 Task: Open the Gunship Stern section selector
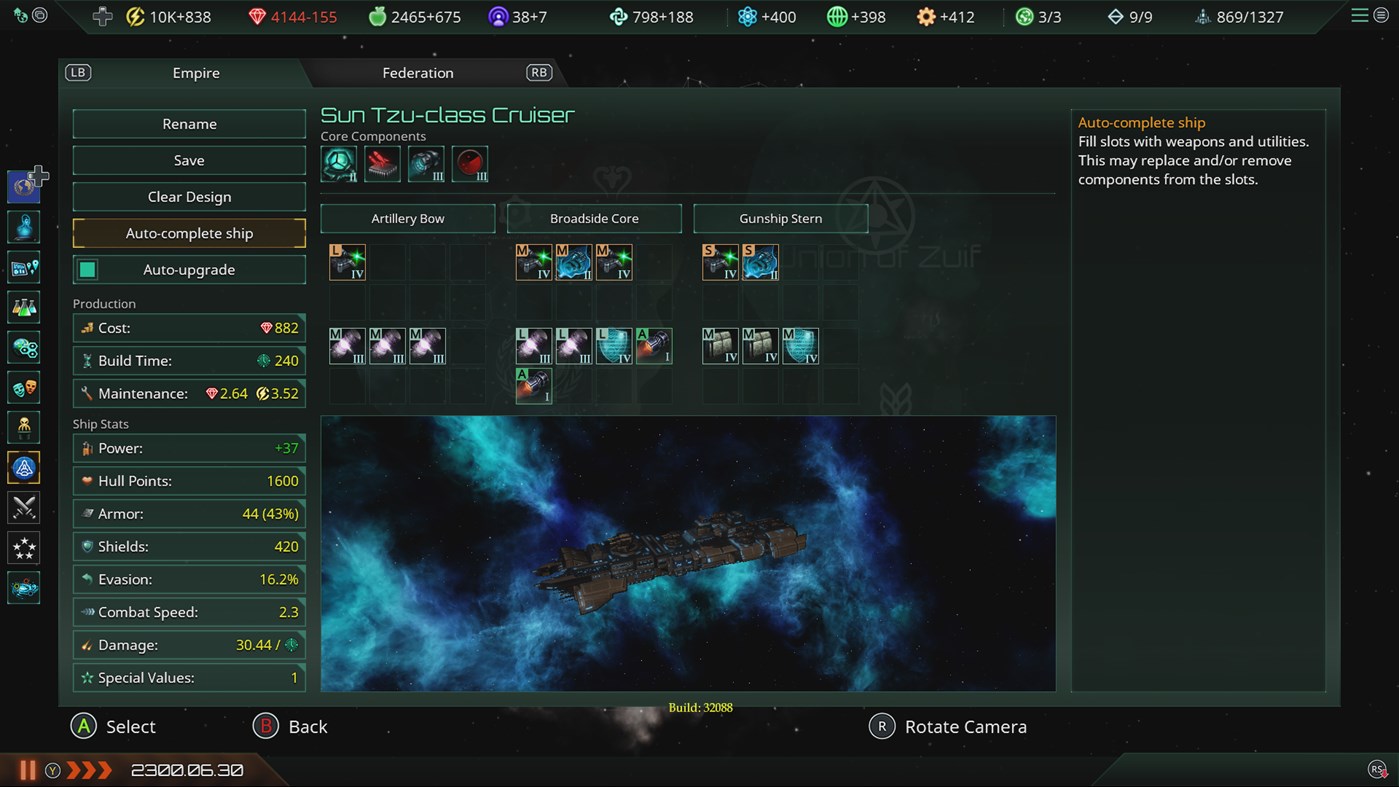click(780, 218)
